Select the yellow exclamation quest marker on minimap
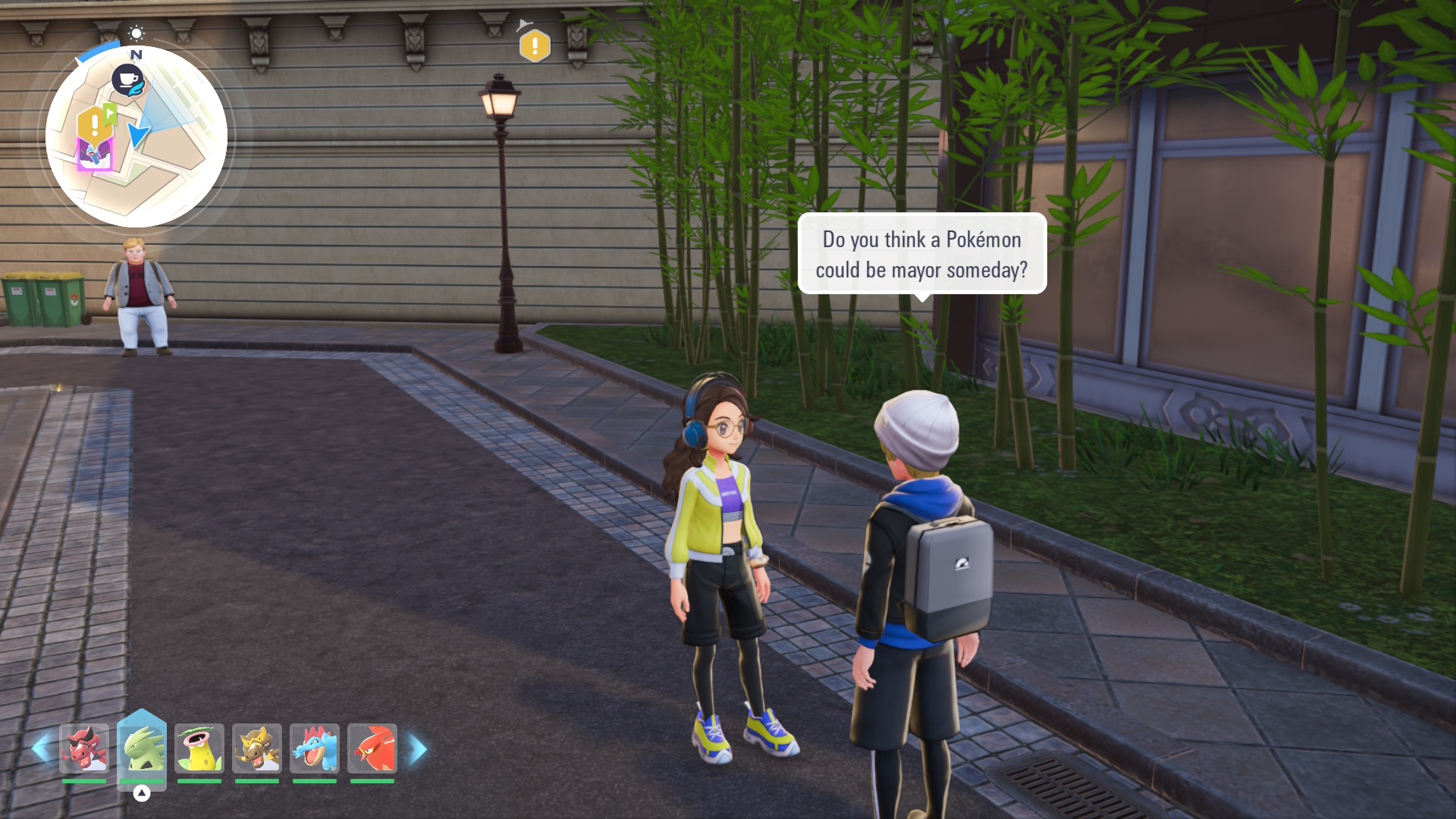Screen dimensions: 1456x819 point(93,124)
